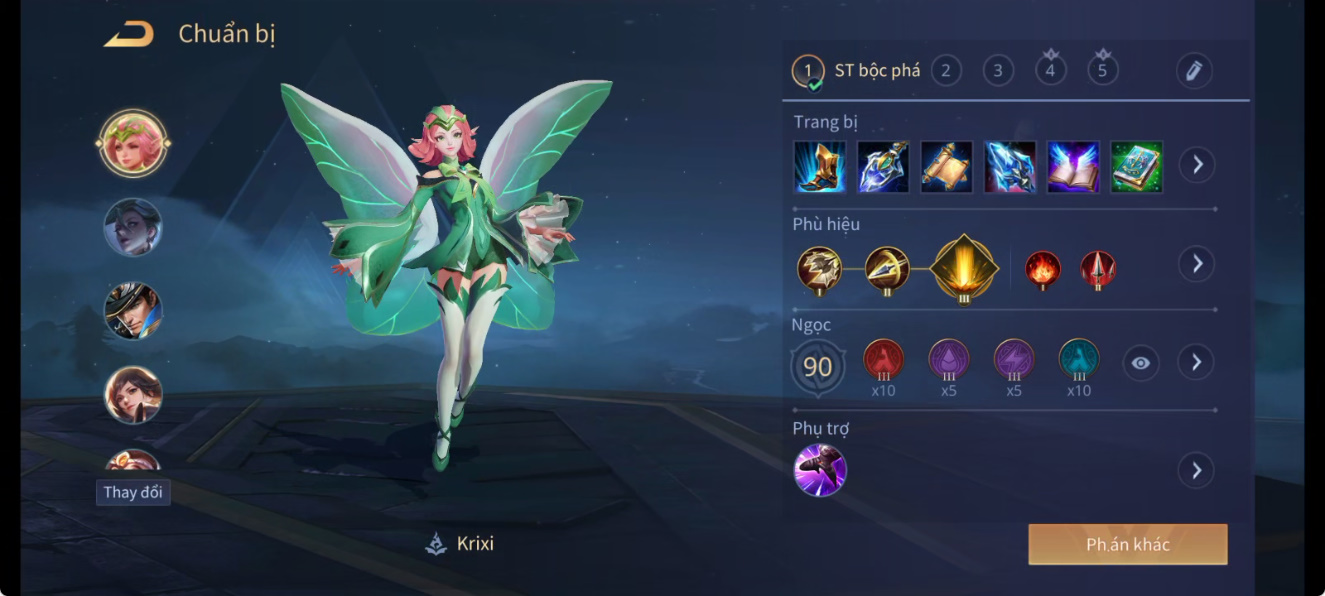1325x596 pixels.
Task: Select the large golden flame badge
Action: [x=964, y=267]
